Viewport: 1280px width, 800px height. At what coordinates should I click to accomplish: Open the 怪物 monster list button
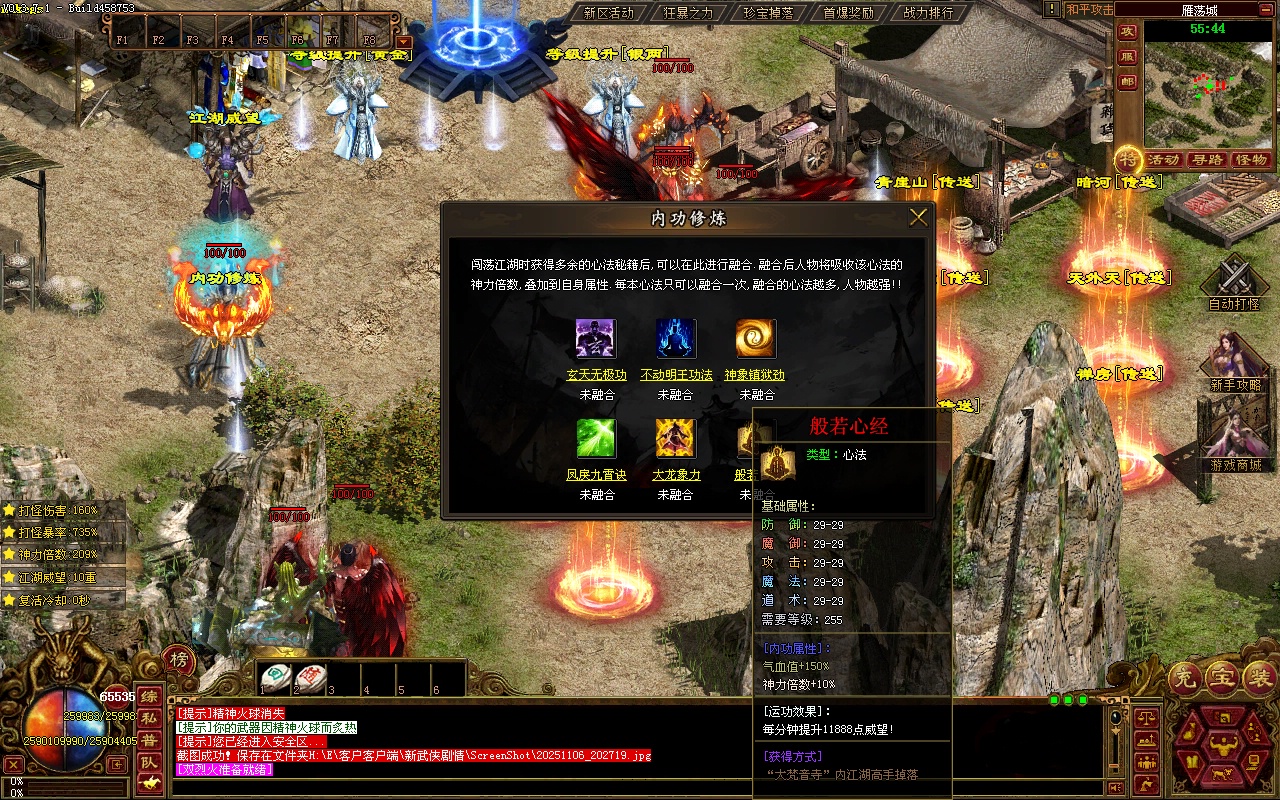click(x=1251, y=160)
